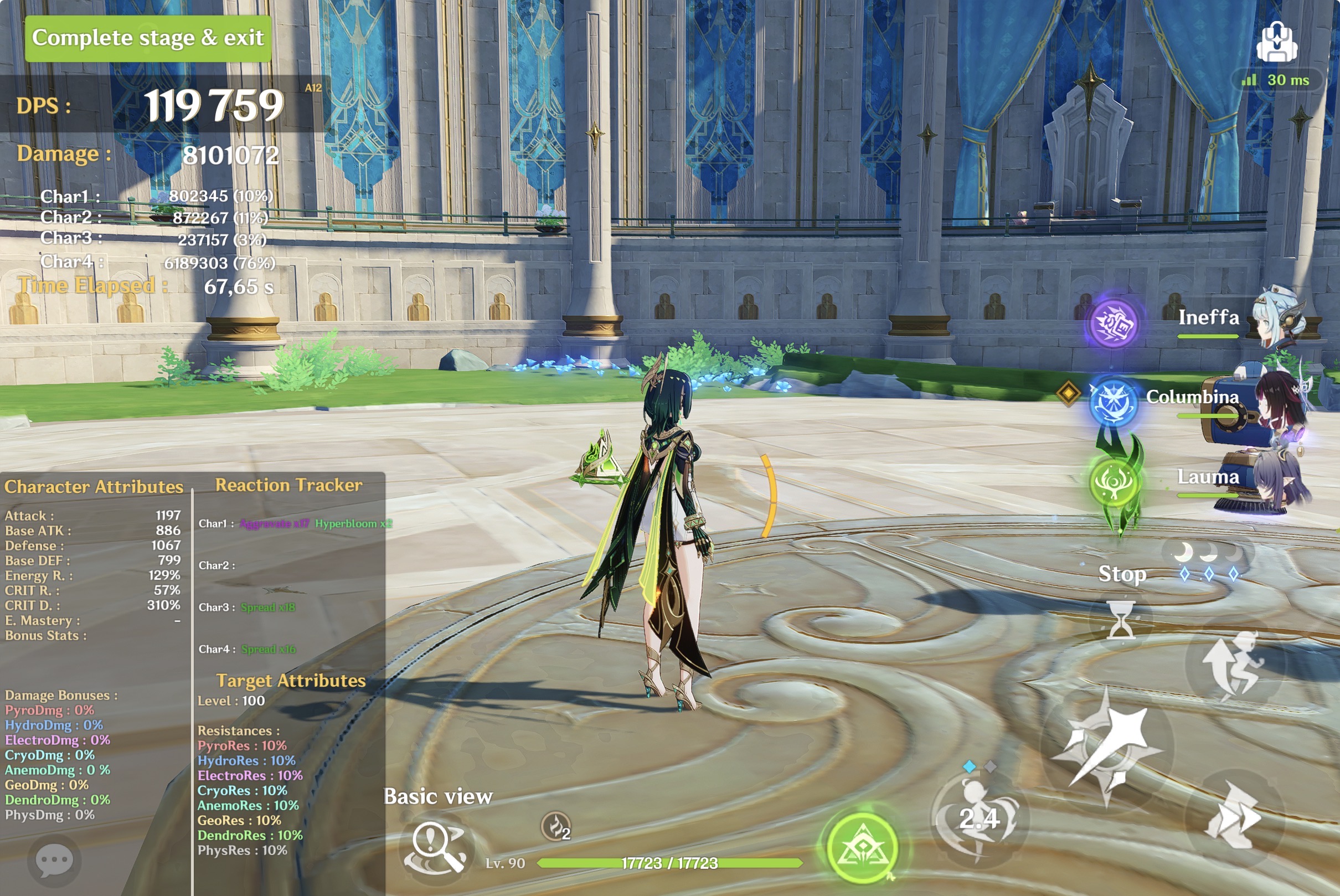1340x896 pixels.
Task: Activate the green elemental burst
Action: 862,848
